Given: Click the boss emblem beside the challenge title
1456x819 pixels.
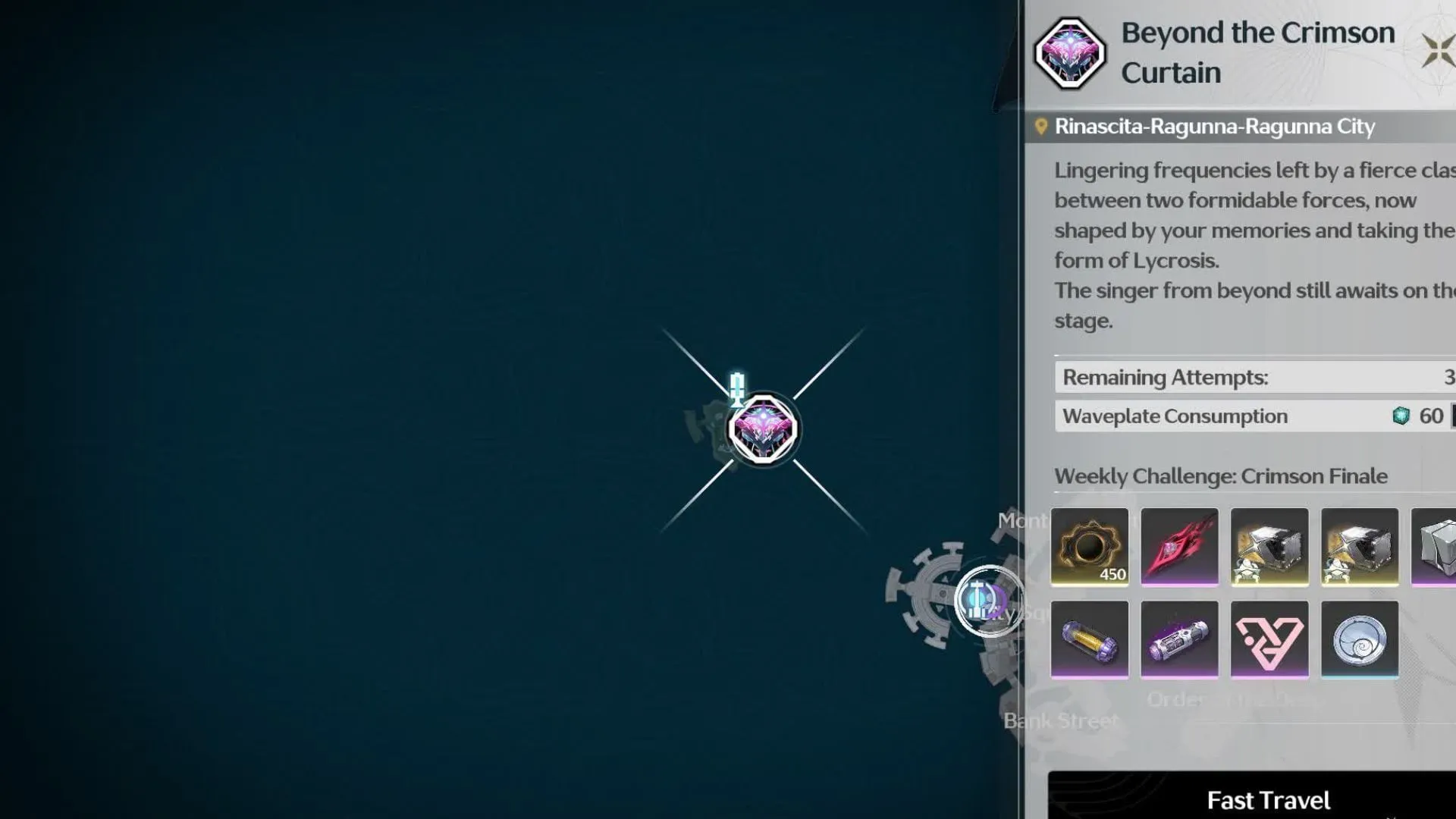Looking at the screenshot, I should click(1072, 53).
